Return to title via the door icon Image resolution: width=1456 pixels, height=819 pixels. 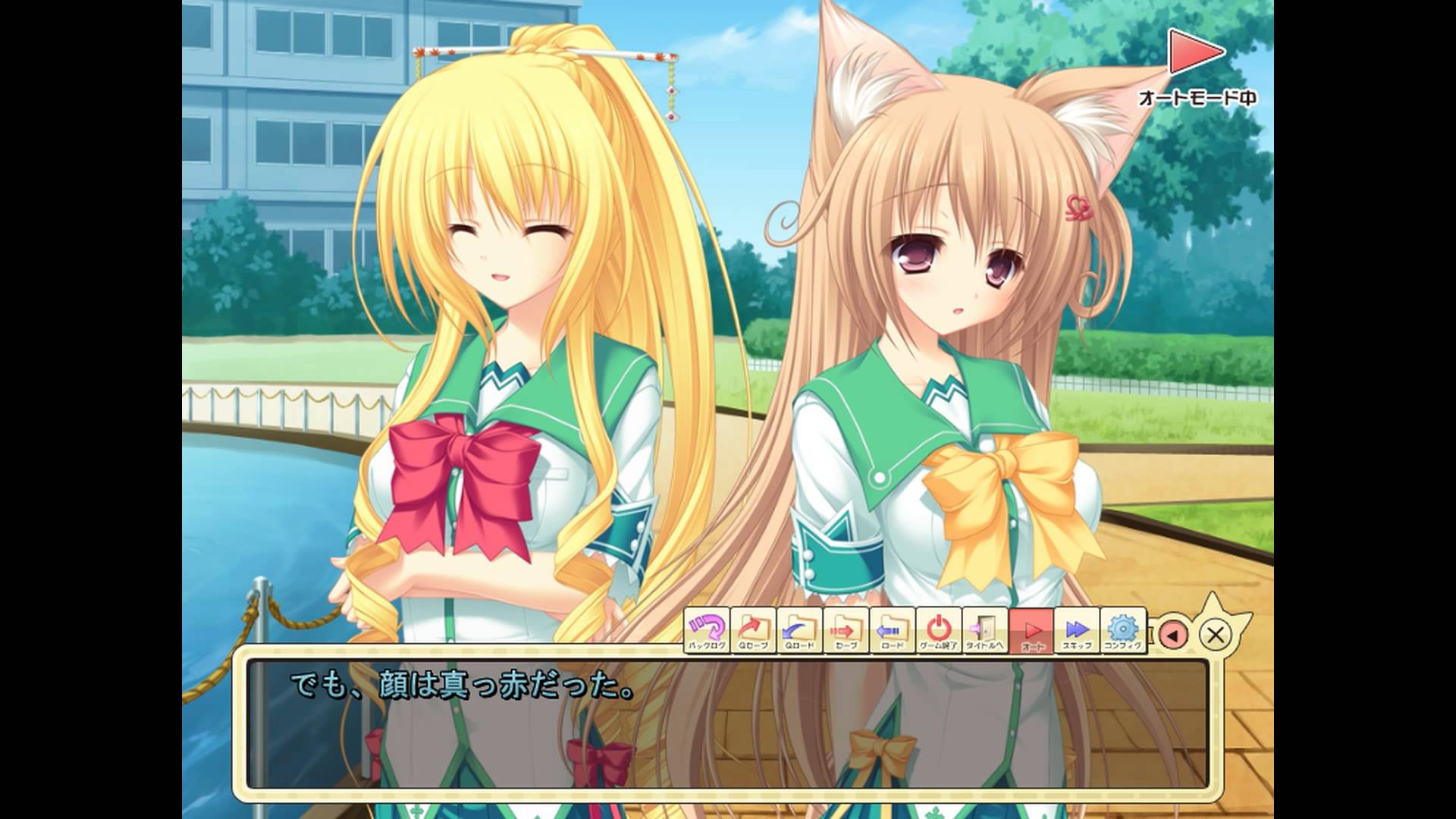pos(985,631)
